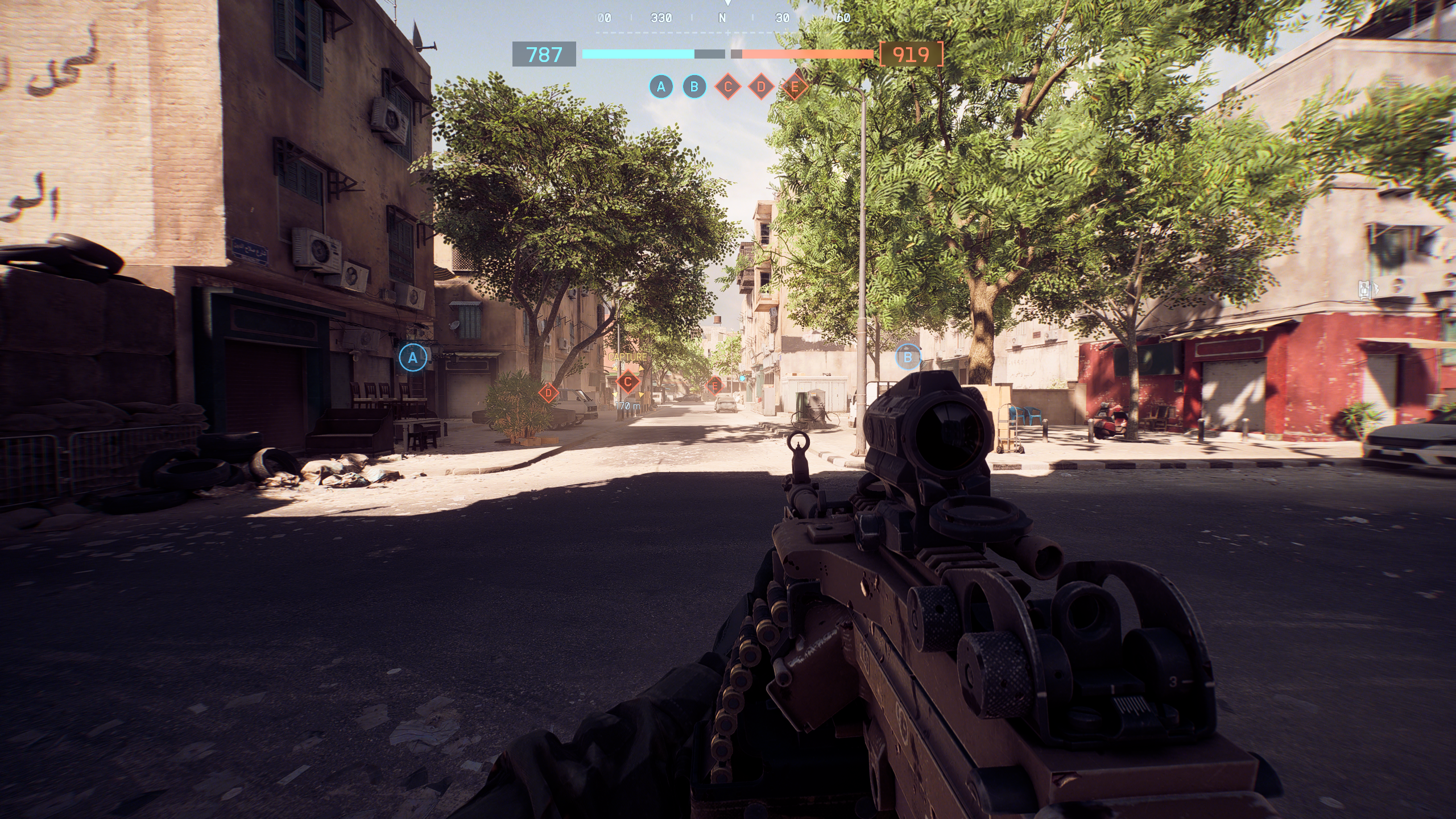The image size is (1456, 819).
Task: Click the N heading on the compass strip
Action: pyautogui.click(x=722, y=18)
